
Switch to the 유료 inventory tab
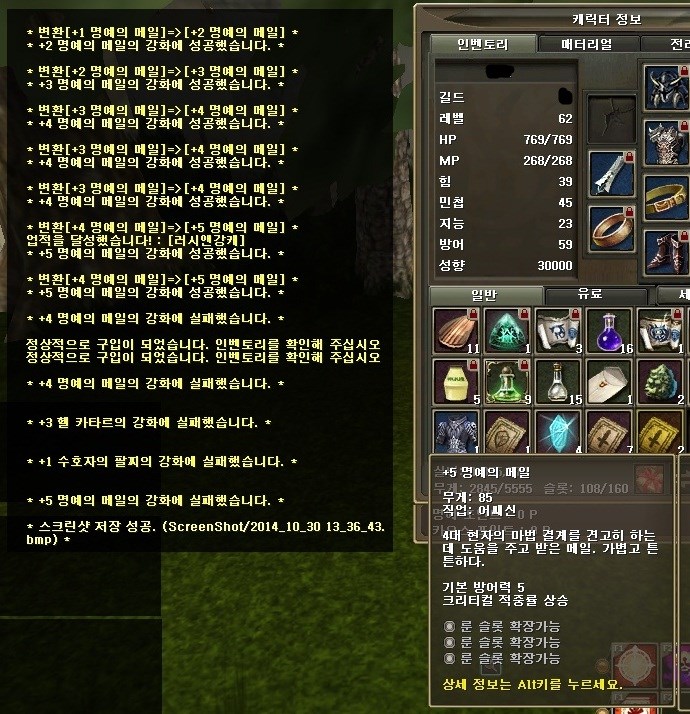coord(598,295)
